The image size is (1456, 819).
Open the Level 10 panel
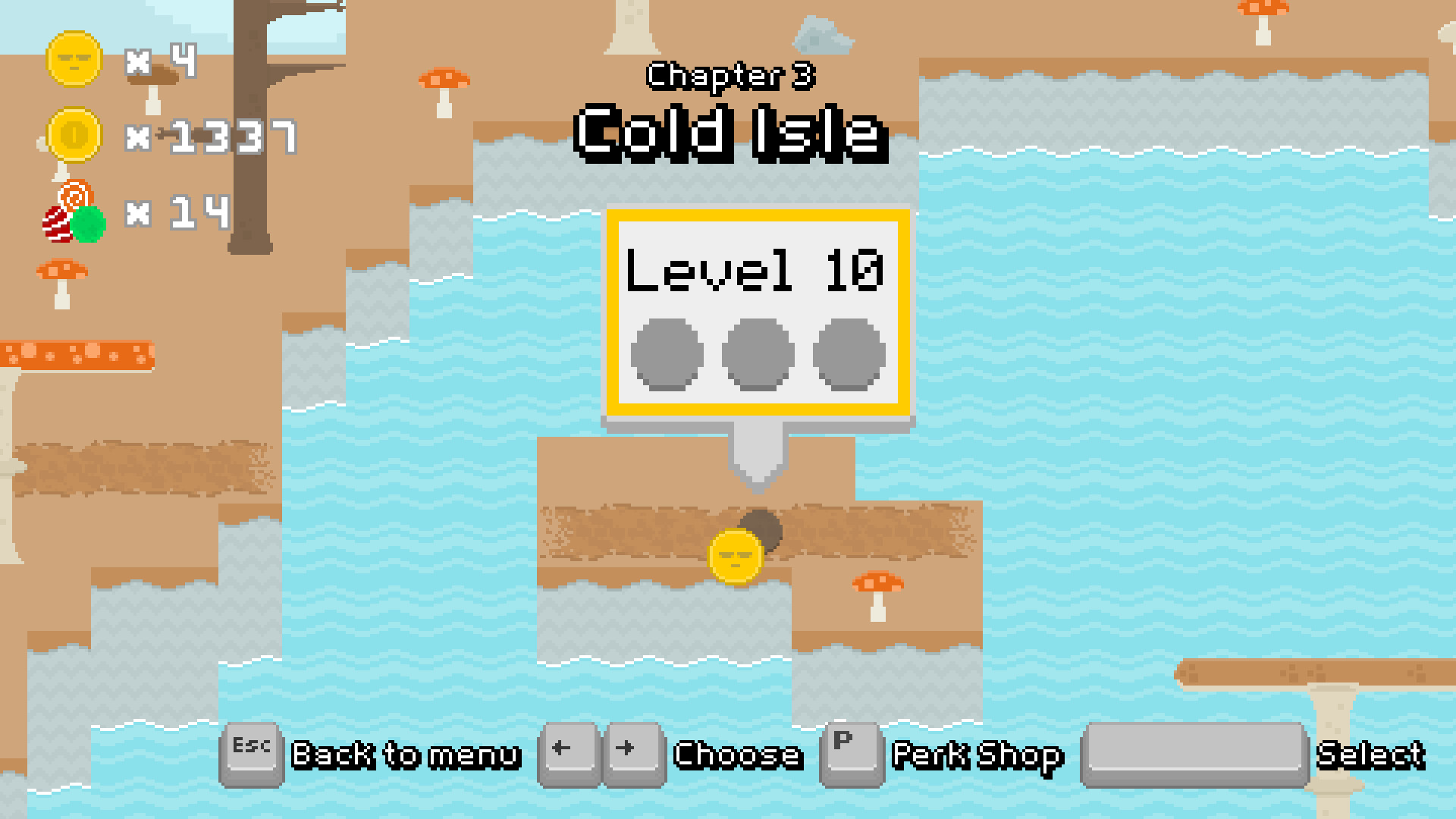[758, 311]
